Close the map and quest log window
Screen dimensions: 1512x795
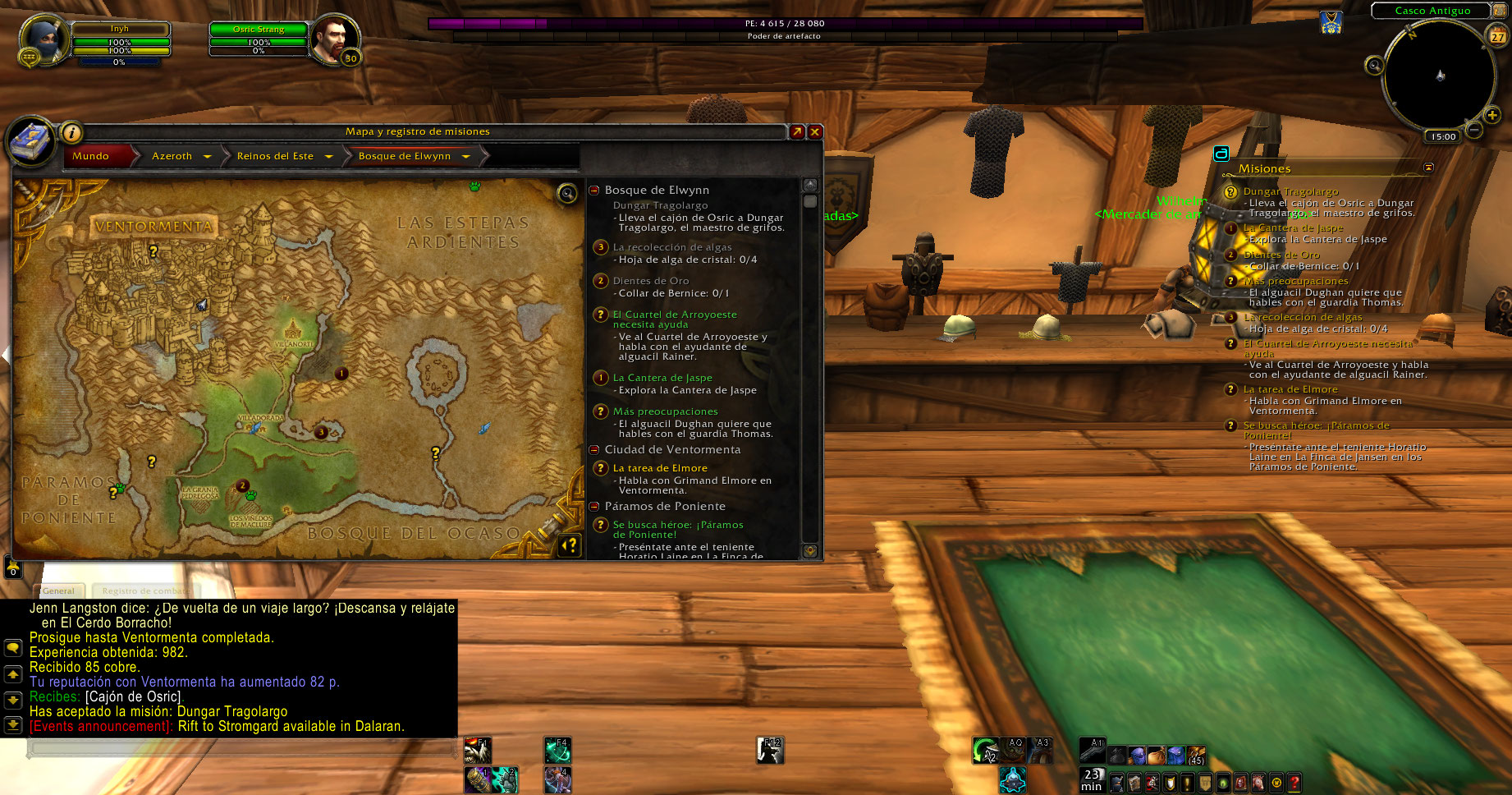click(815, 131)
